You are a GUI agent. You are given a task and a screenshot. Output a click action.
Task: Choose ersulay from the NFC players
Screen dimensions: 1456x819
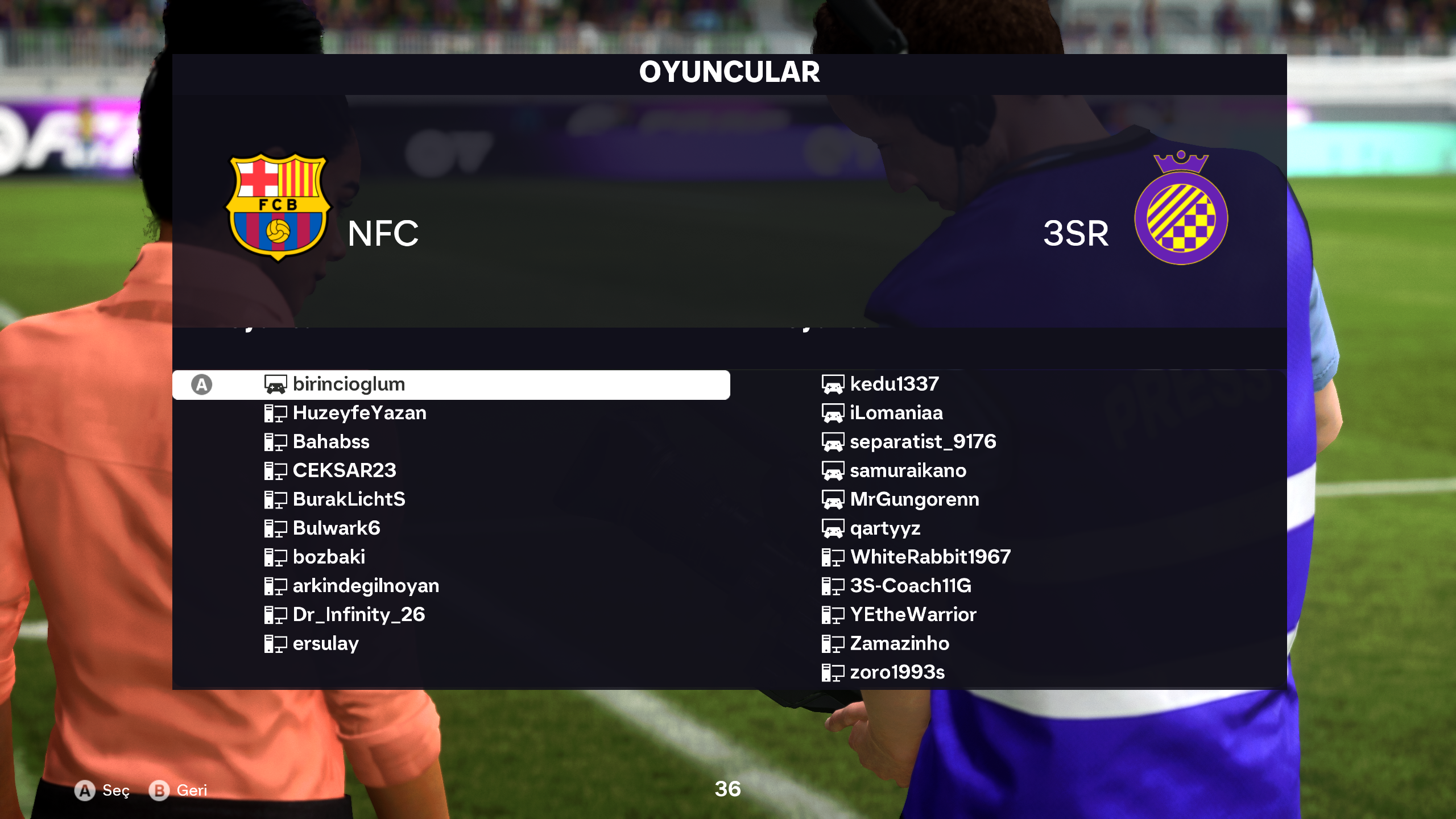(325, 644)
